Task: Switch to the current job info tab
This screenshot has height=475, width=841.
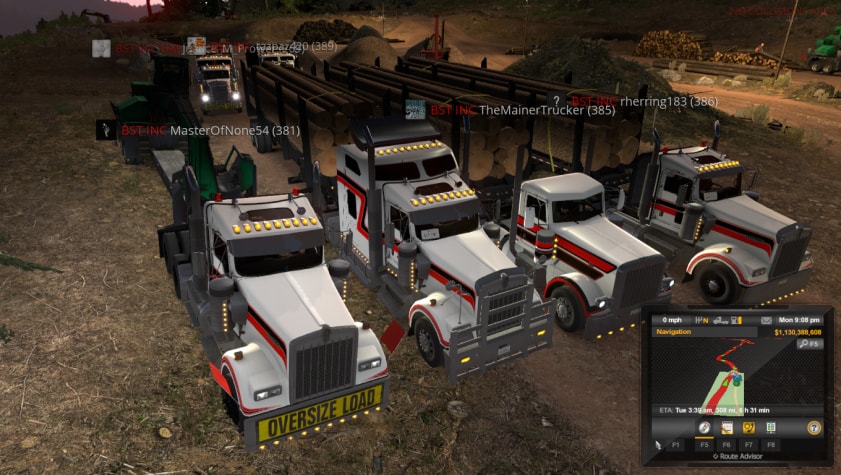Action: 727,428
